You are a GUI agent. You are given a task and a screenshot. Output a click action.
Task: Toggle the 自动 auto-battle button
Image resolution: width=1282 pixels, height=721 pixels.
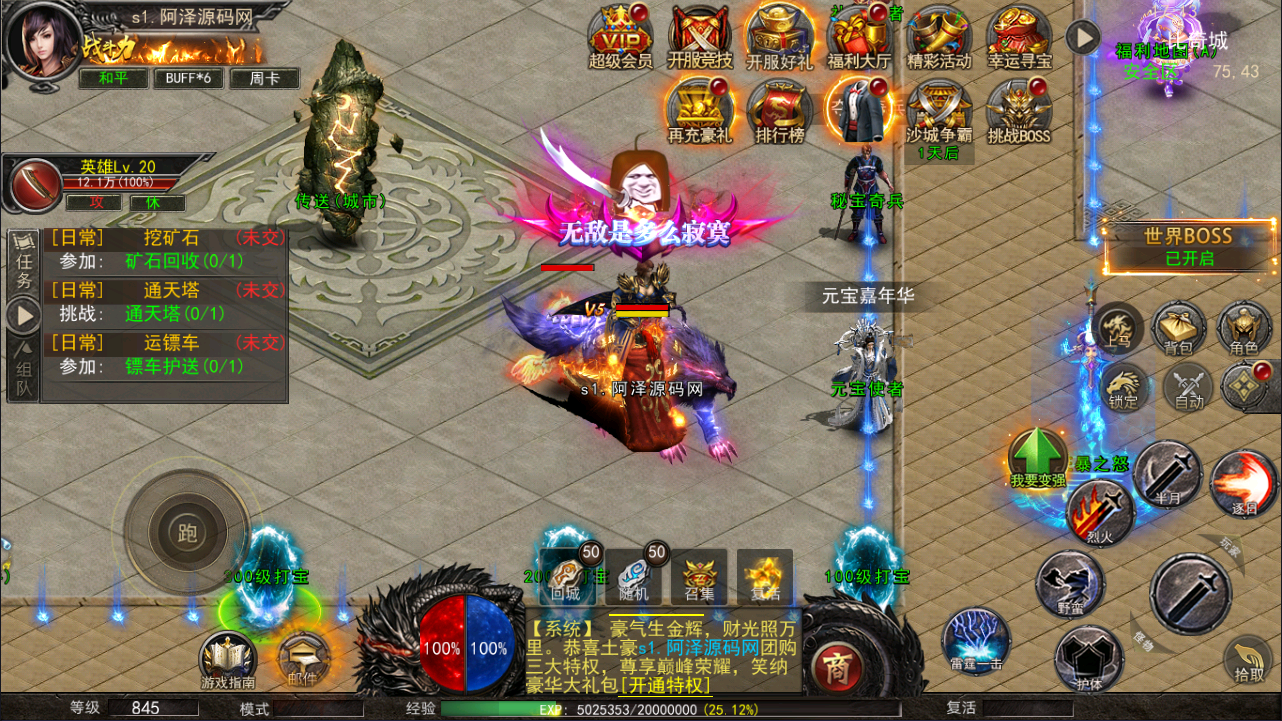1188,386
